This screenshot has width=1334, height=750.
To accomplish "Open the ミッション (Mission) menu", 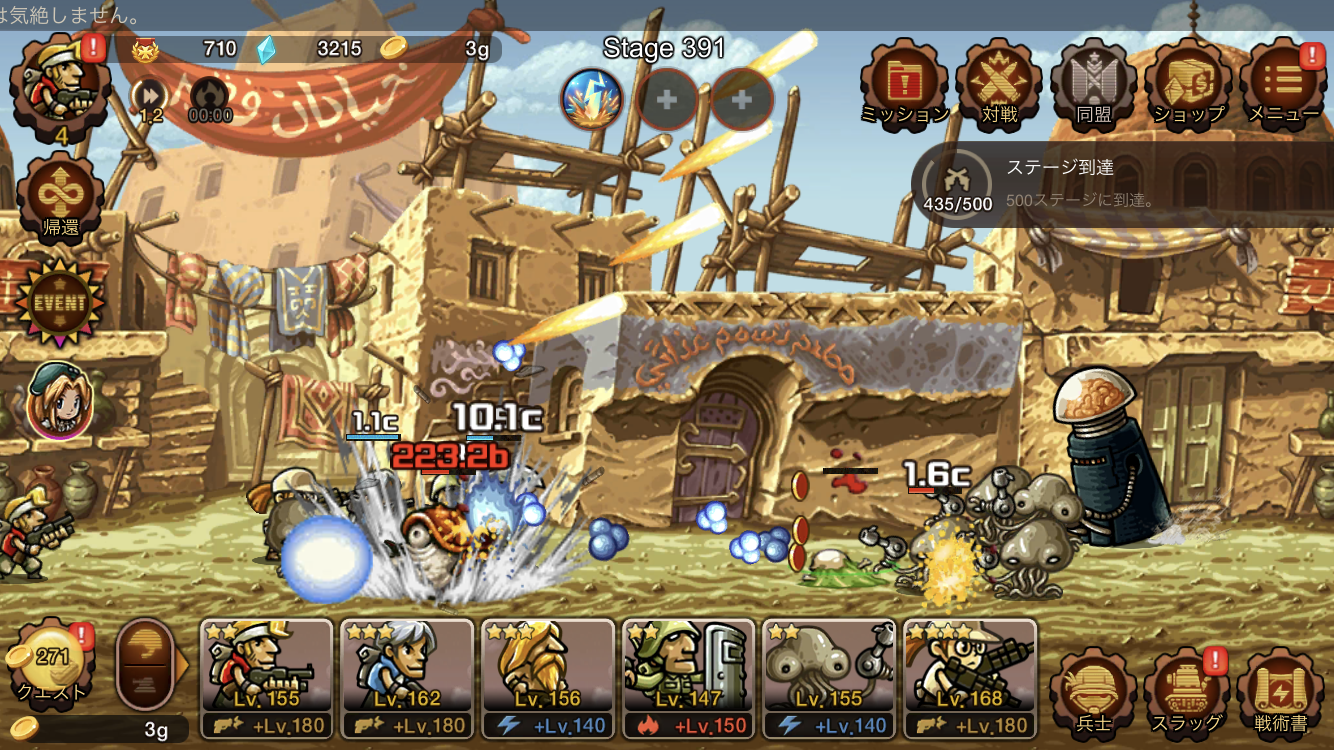I will tap(904, 82).
